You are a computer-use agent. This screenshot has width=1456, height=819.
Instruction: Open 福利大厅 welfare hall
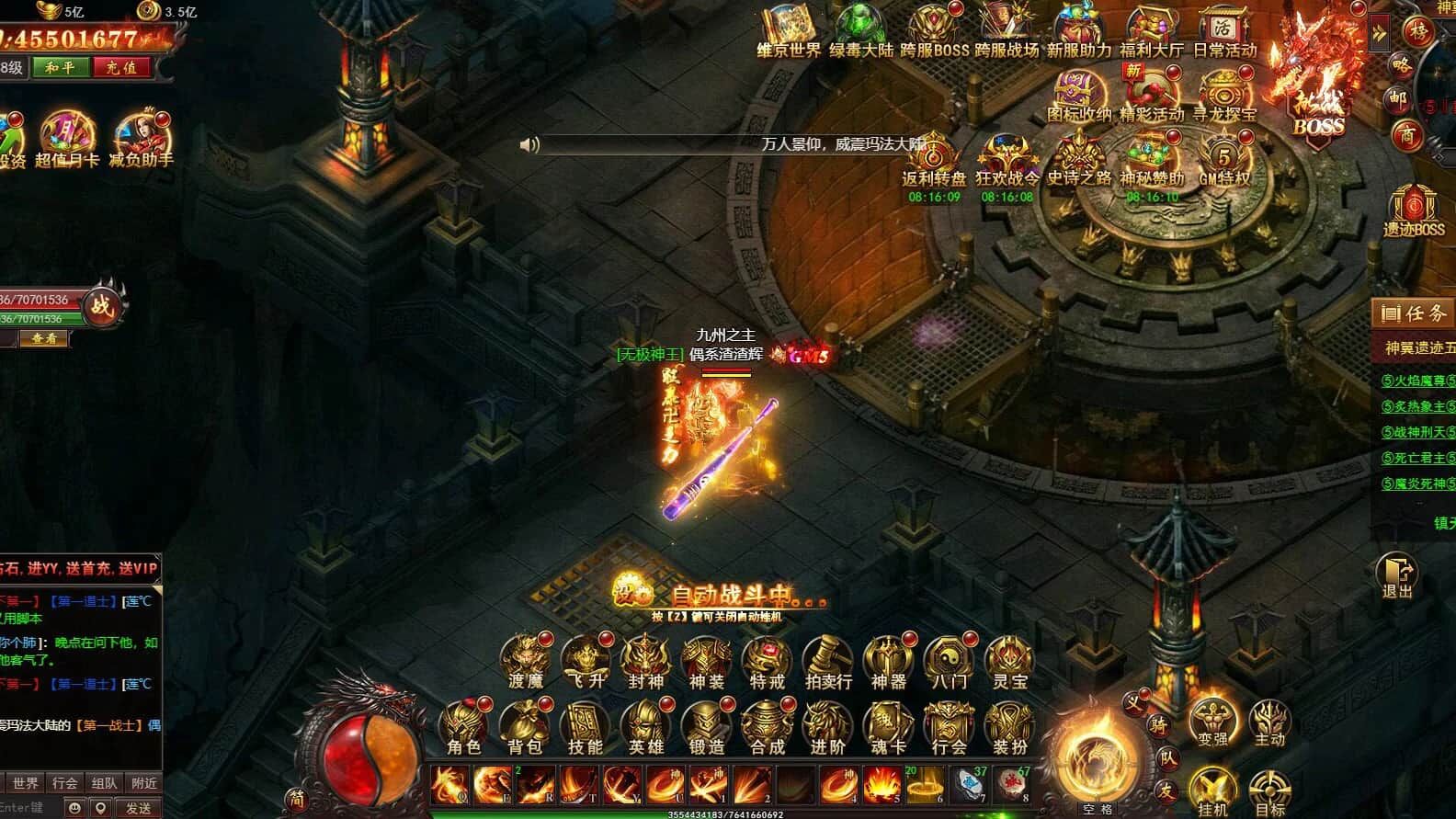1152,32
